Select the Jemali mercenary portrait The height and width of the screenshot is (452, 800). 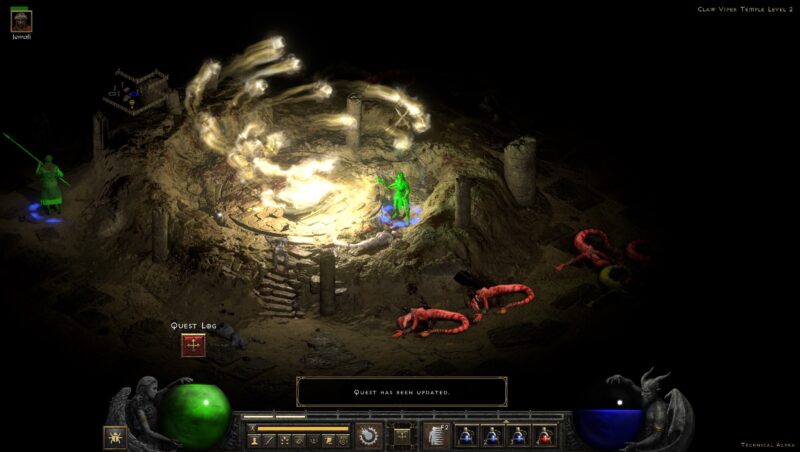[21, 21]
